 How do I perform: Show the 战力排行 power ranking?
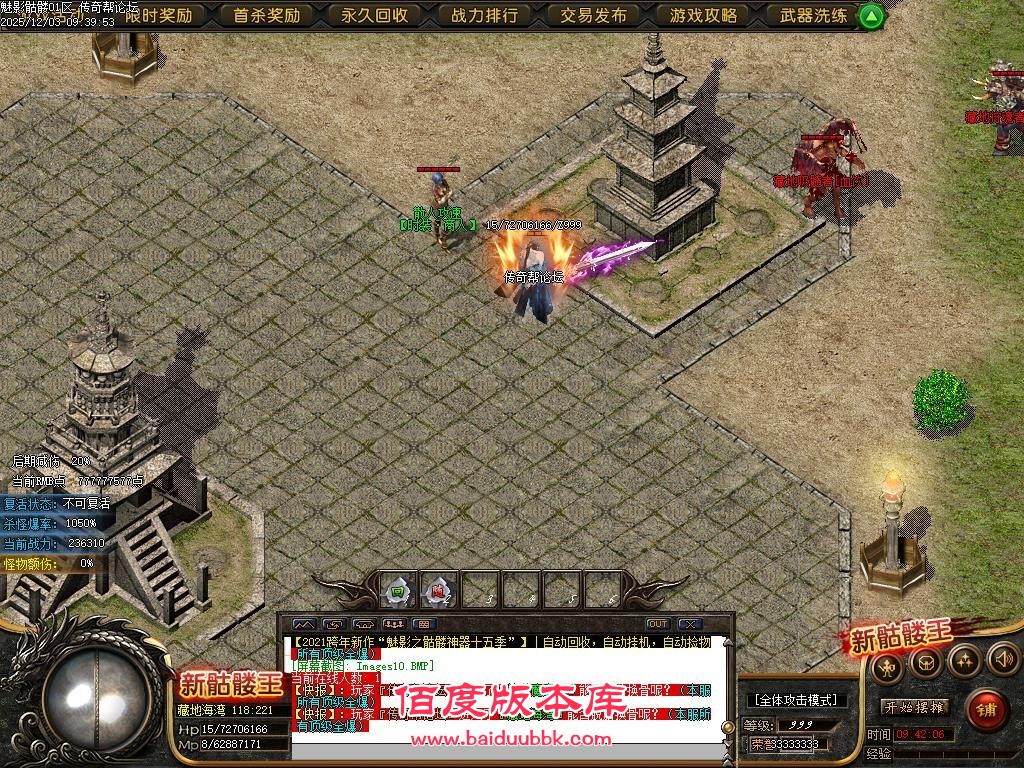click(484, 15)
